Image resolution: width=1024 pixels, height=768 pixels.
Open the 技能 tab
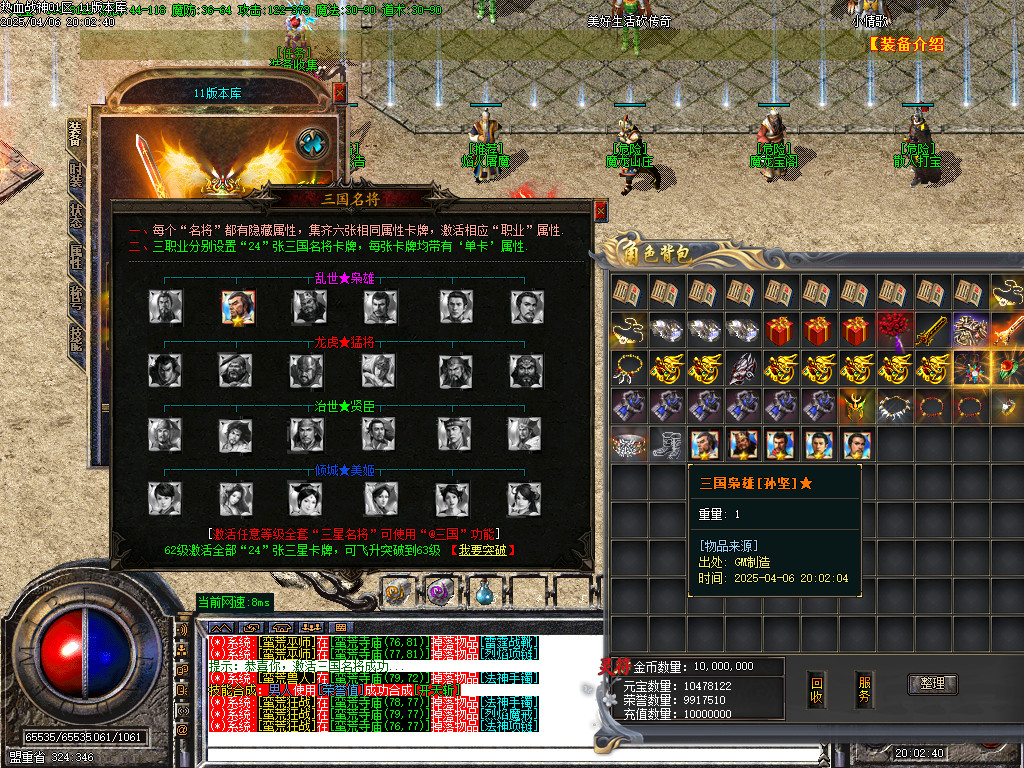pos(76,338)
